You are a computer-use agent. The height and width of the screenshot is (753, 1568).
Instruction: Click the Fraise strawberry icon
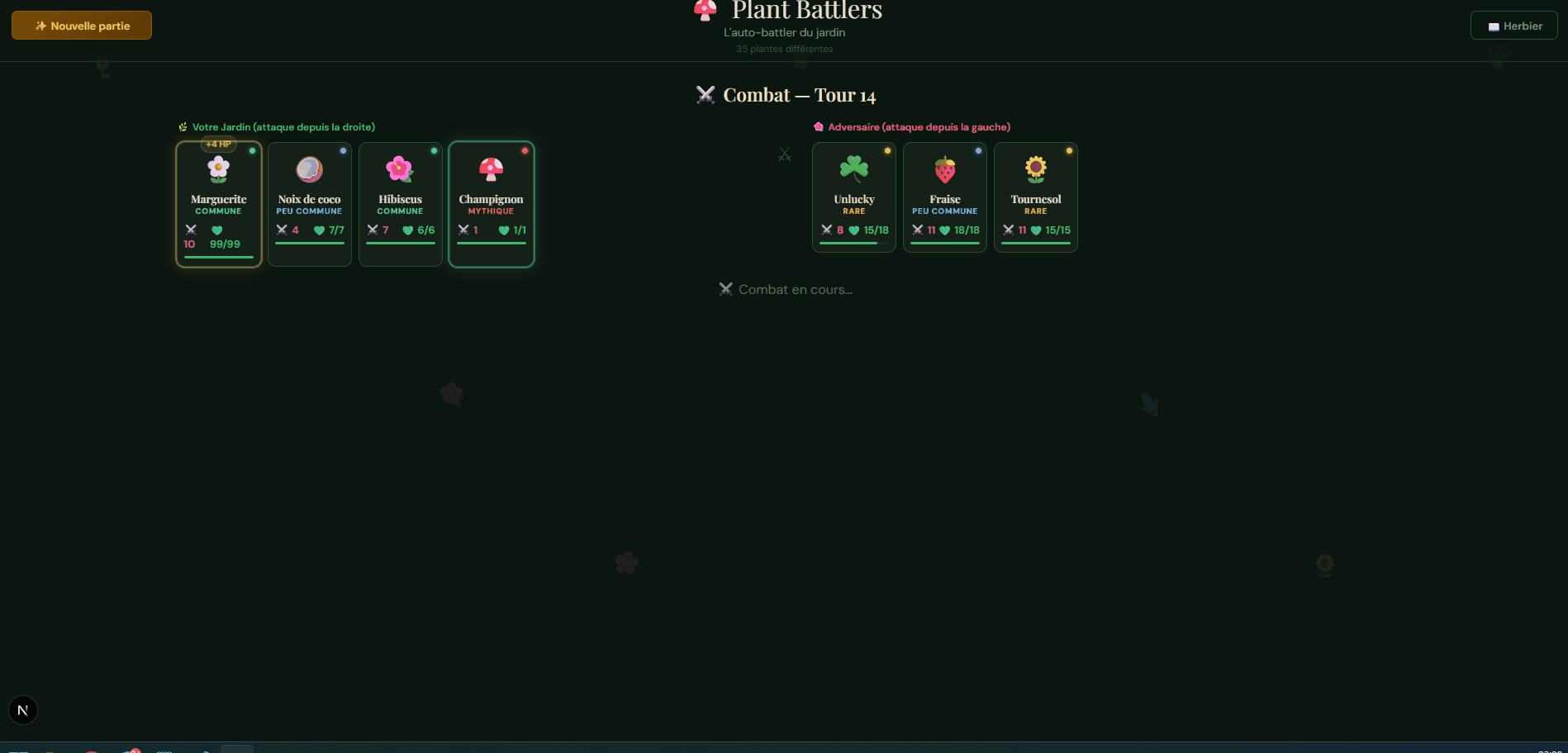(944, 169)
